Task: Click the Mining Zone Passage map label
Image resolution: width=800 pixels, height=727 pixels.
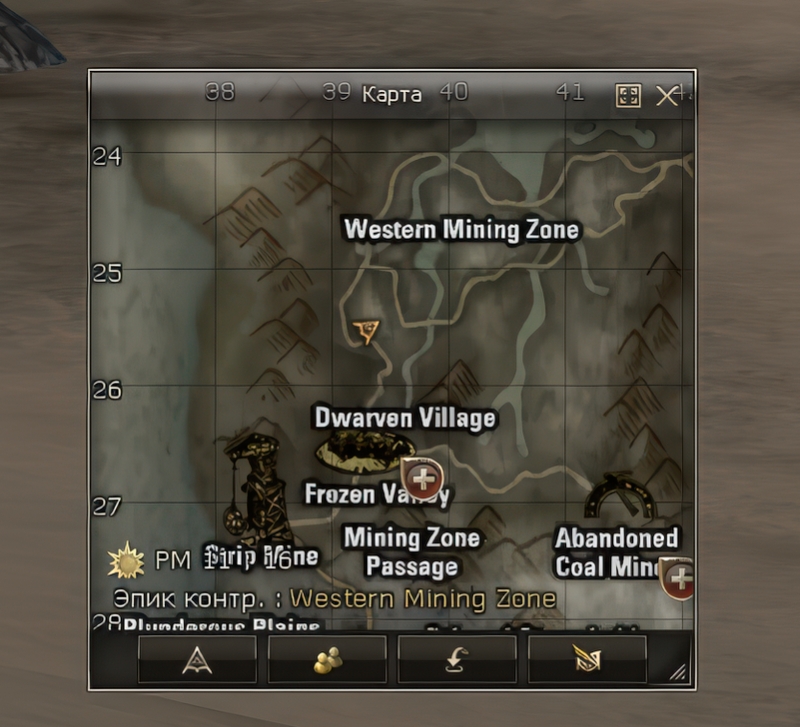Action: pos(411,552)
